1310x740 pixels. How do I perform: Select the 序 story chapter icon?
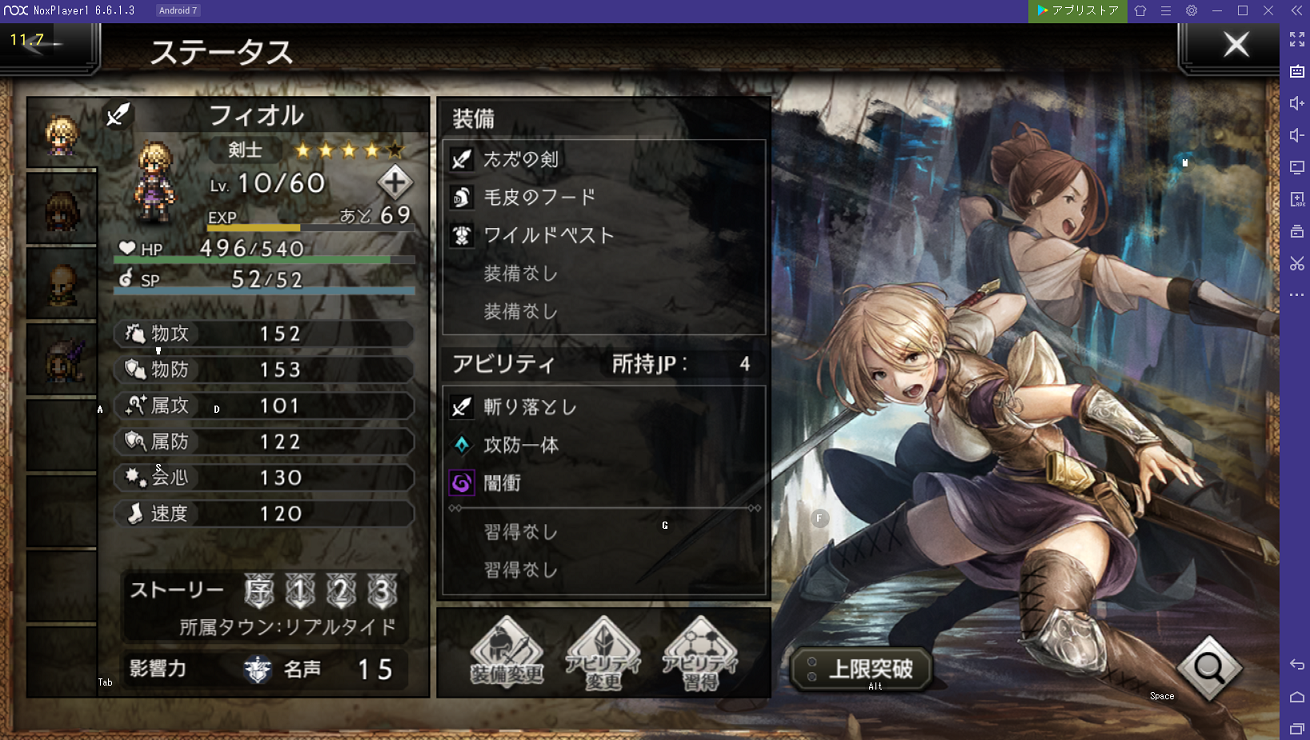click(259, 592)
